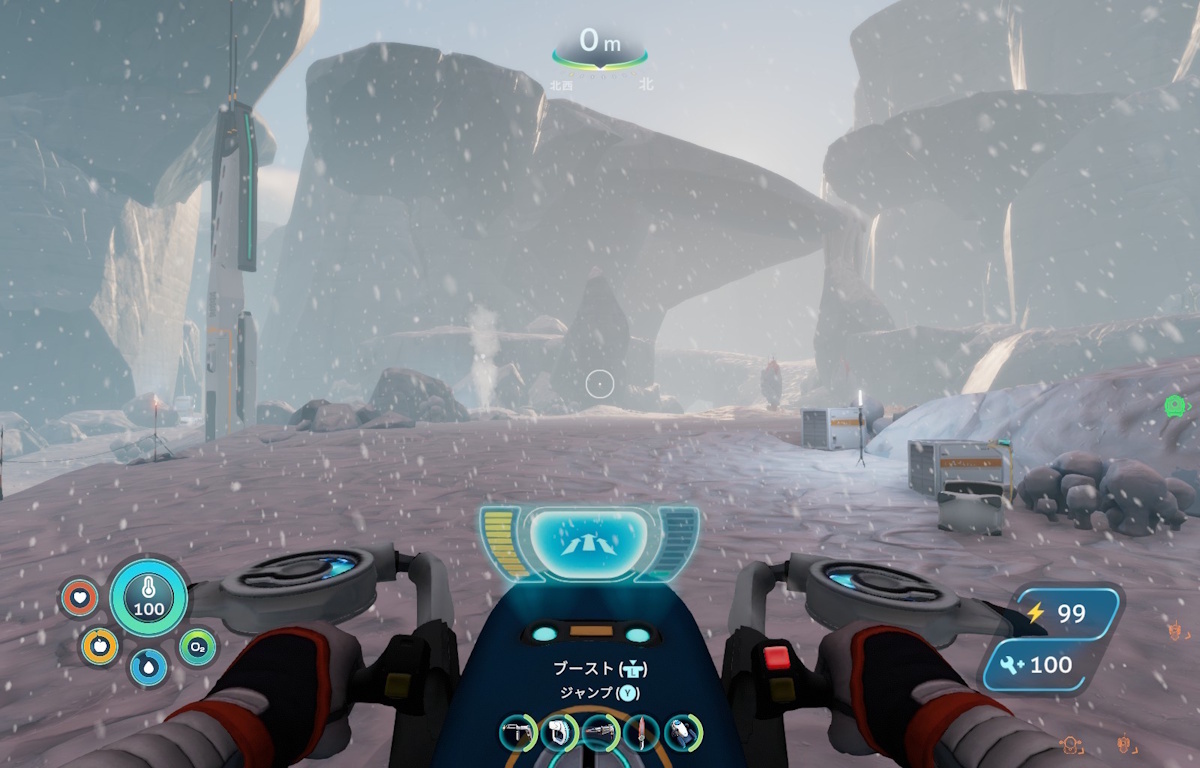The height and width of the screenshot is (768, 1200).
Task: Equip the white and blue robot gadget slot
Action: point(683,733)
